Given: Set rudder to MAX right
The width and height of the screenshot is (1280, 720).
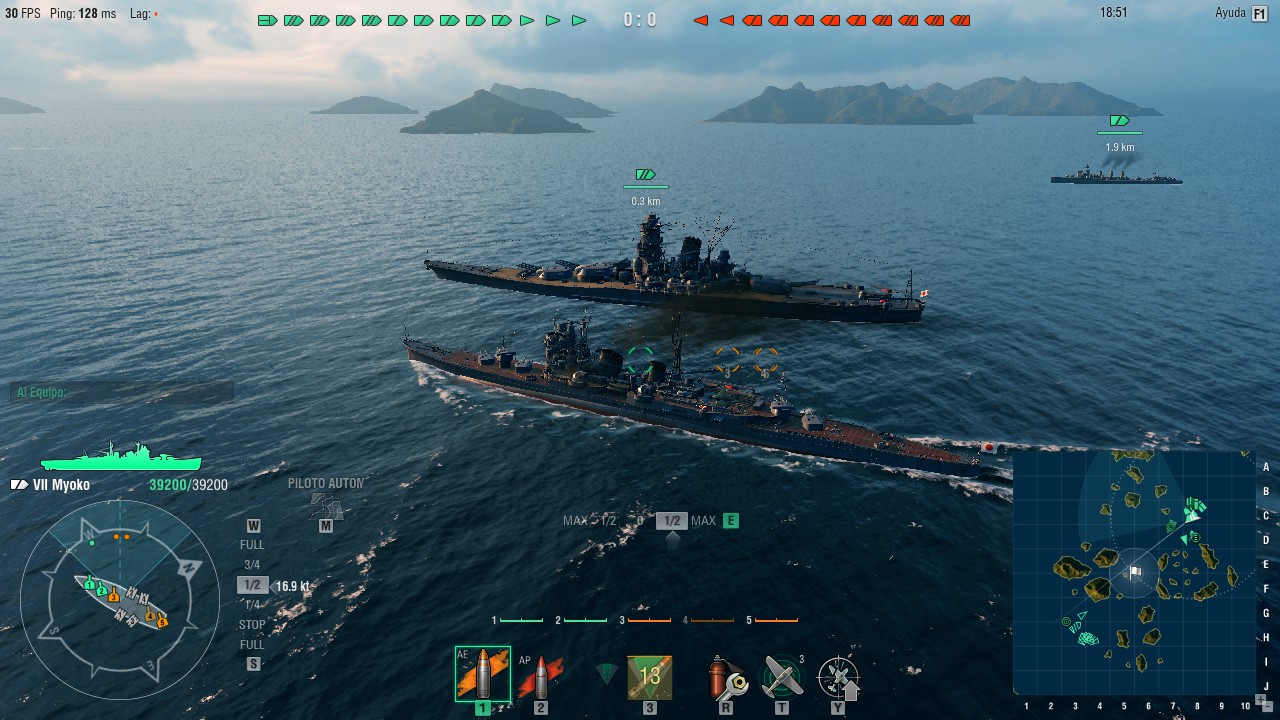Looking at the screenshot, I should (703, 521).
